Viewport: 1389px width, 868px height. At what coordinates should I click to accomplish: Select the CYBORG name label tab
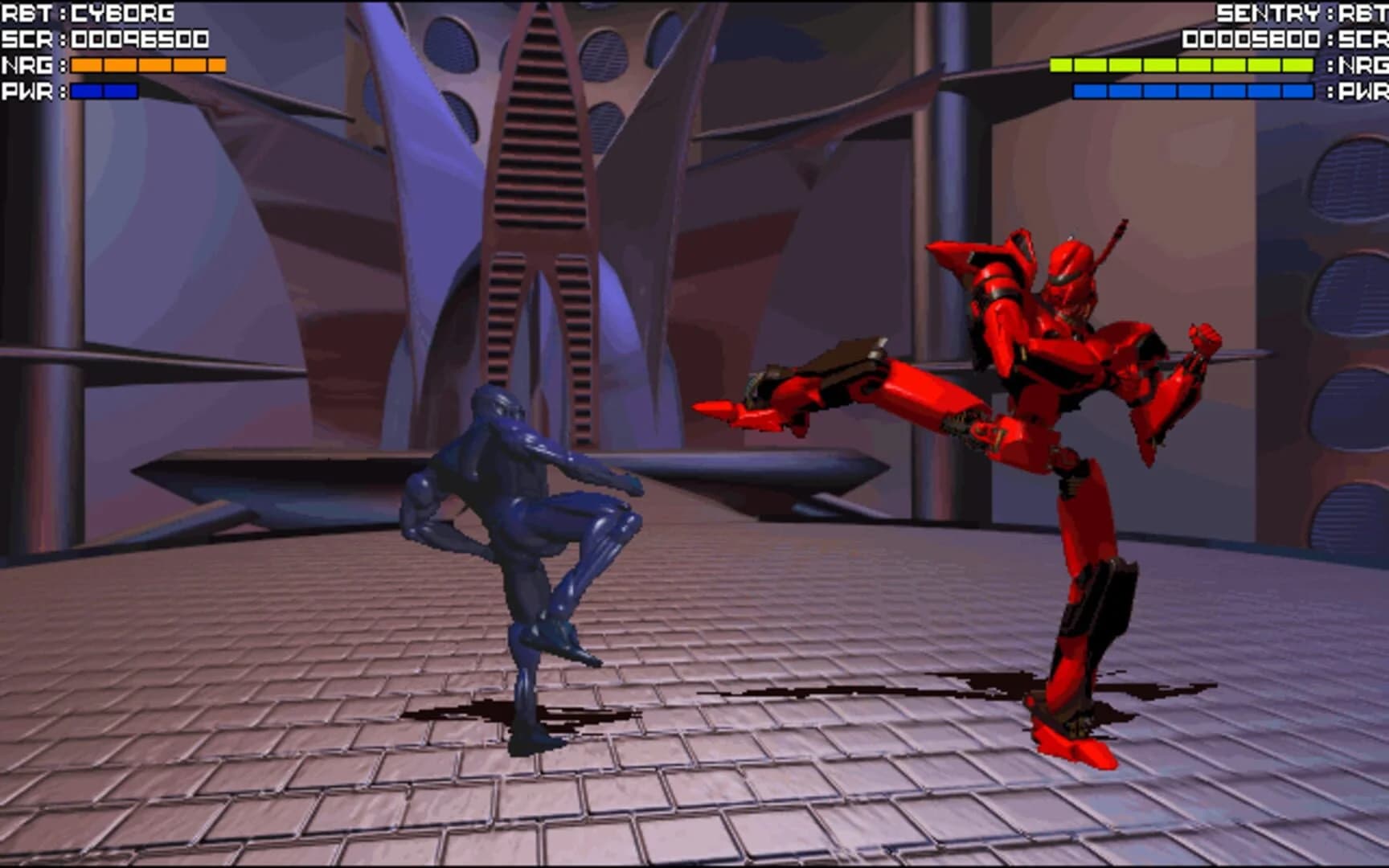[121, 11]
